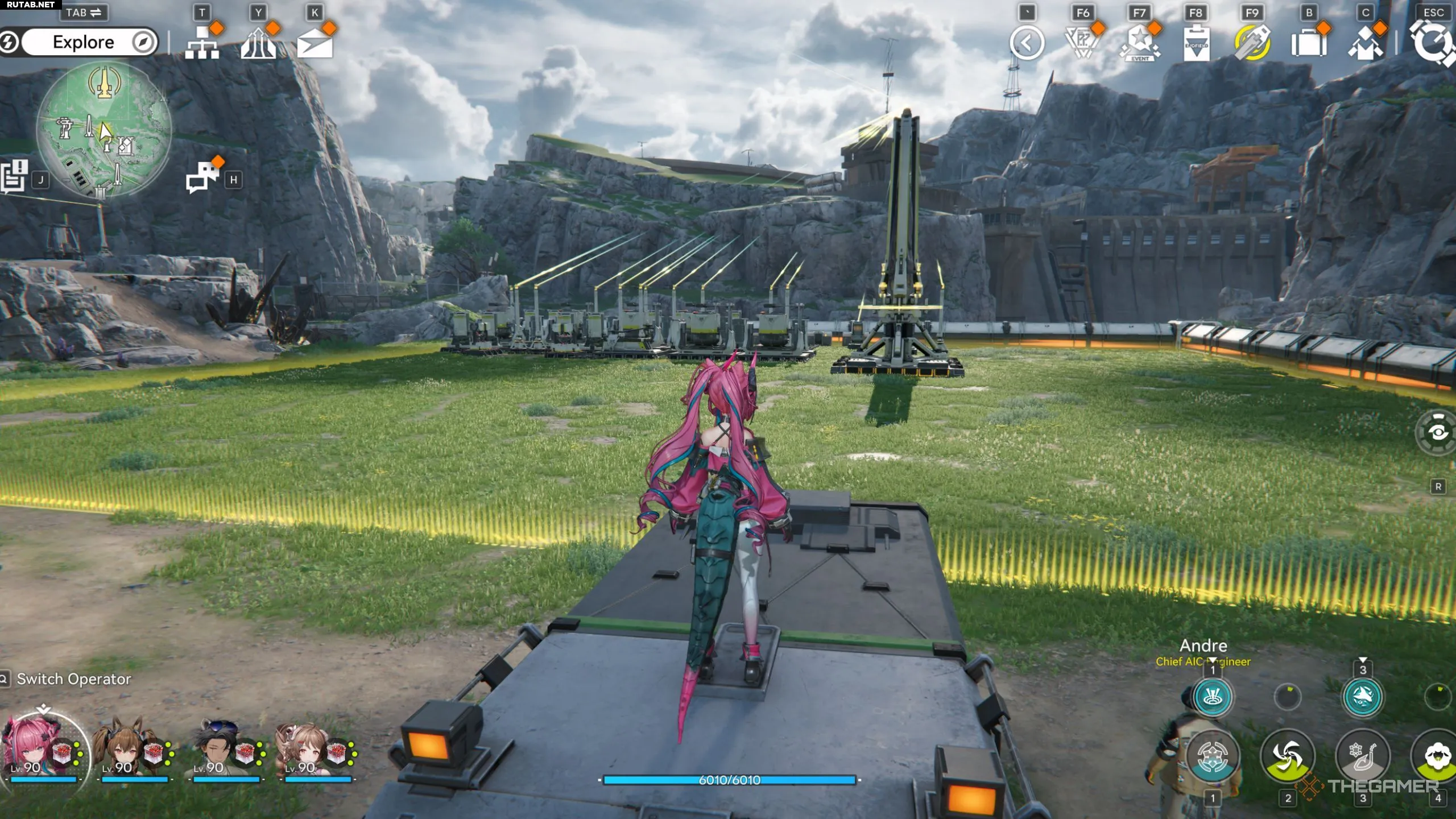Open the org-chart tree icon menu
The width and height of the screenshot is (1456, 819).
[202, 43]
